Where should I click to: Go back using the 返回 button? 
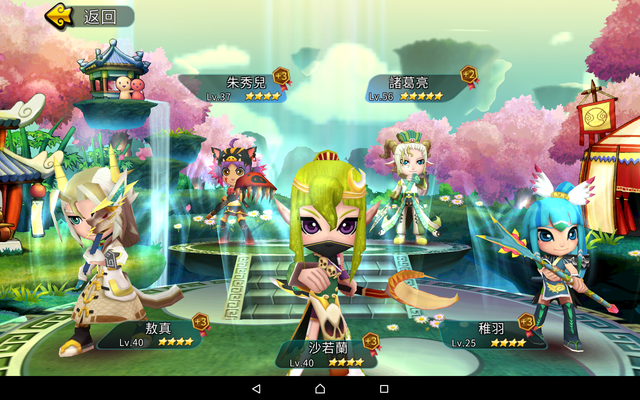[88, 16]
